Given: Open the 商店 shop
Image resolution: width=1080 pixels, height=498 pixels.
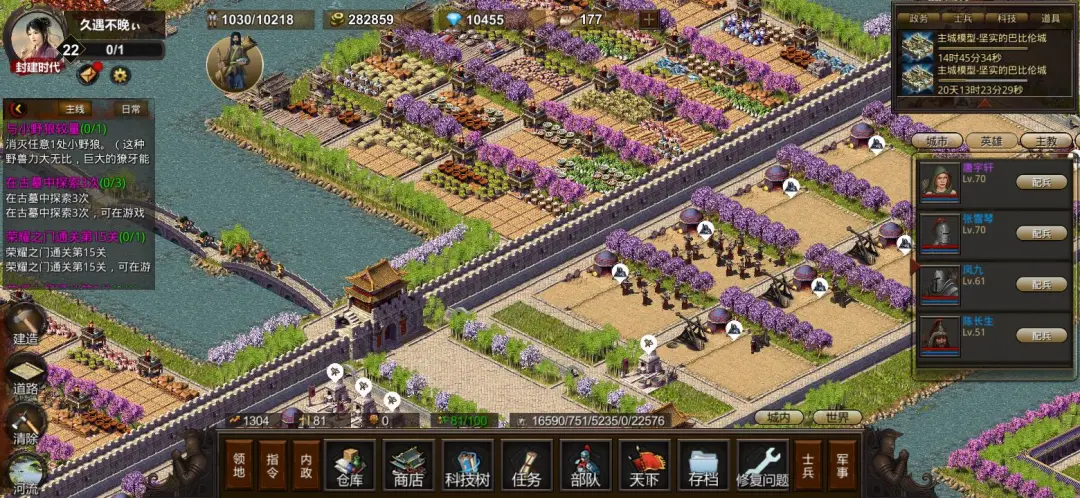Looking at the screenshot, I should coord(408,466).
